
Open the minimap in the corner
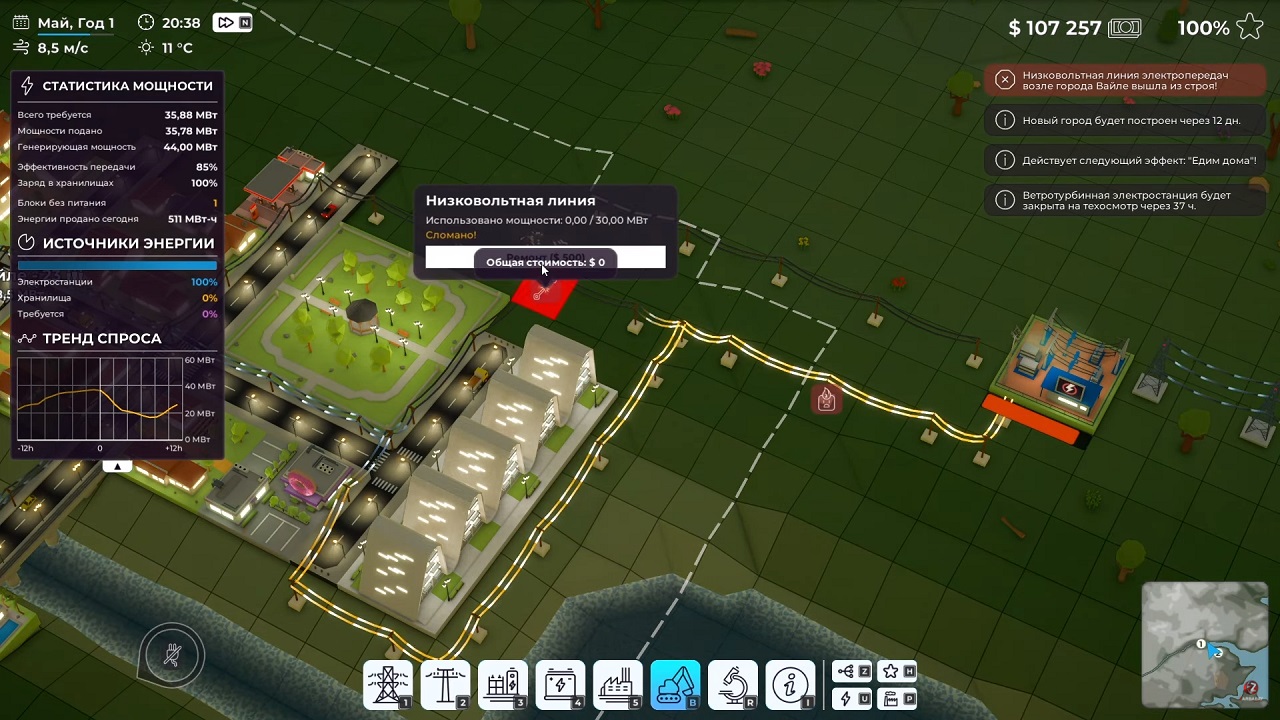point(1204,645)
